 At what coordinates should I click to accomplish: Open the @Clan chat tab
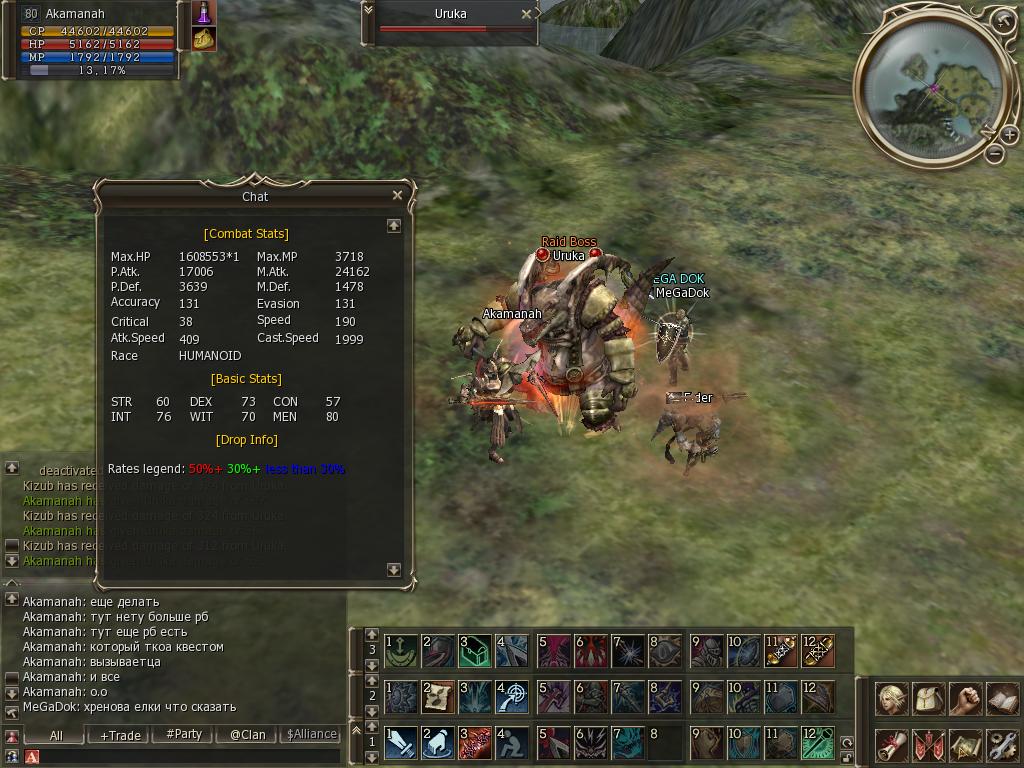pyautogui.click(x=247, y=735)
